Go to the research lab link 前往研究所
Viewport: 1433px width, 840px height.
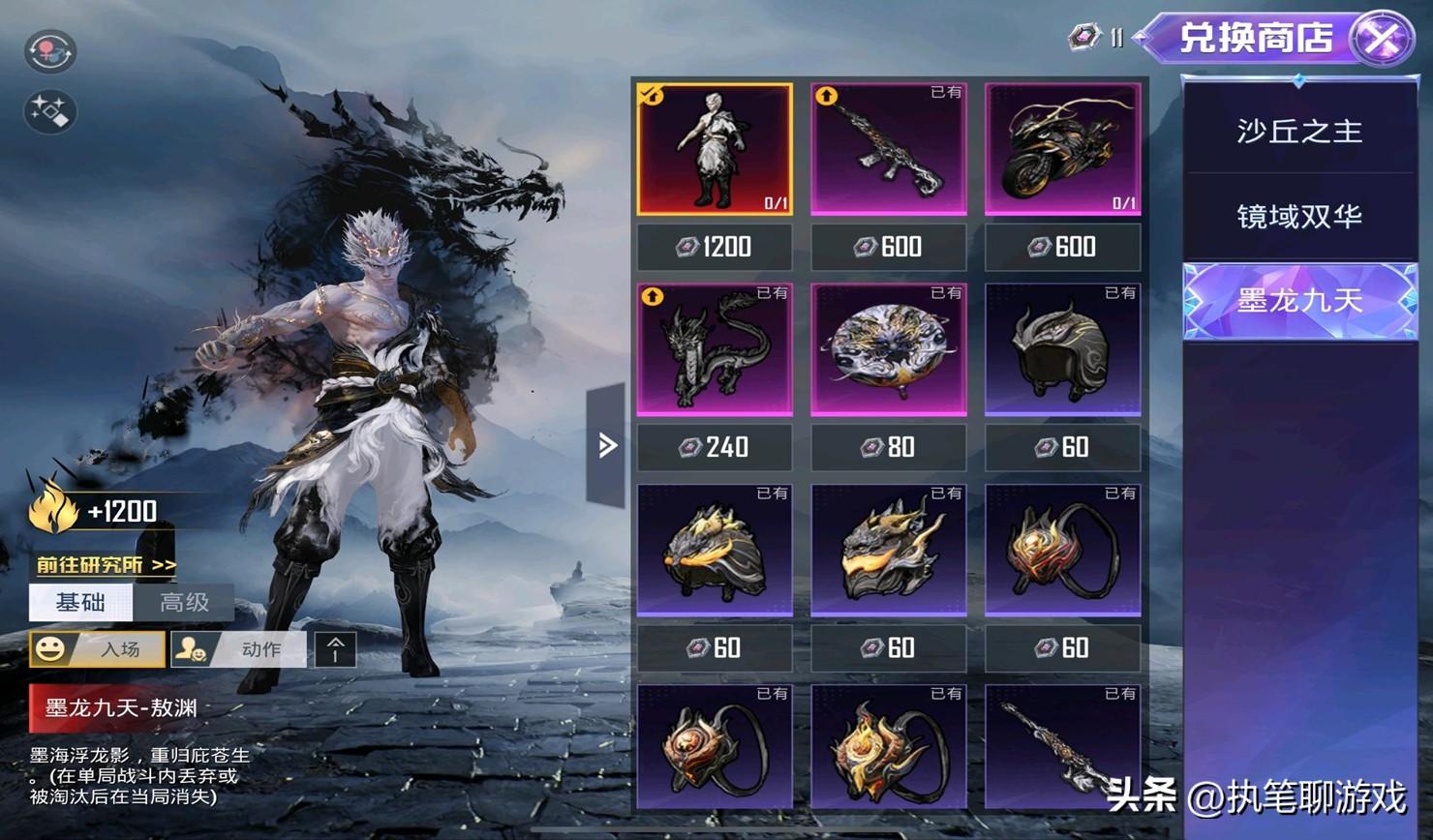[106, 564]
